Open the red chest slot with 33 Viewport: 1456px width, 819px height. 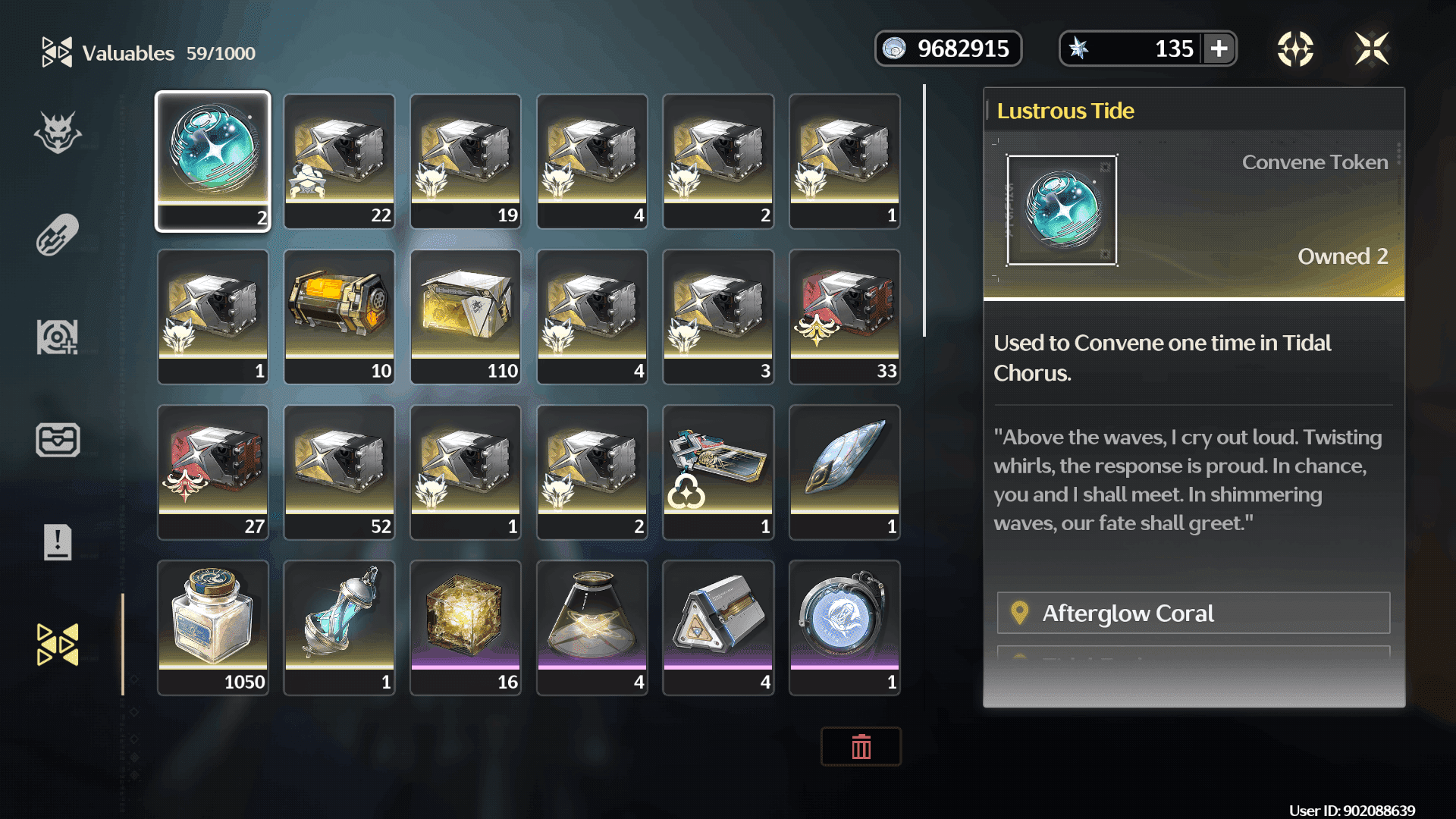(845, 316)
